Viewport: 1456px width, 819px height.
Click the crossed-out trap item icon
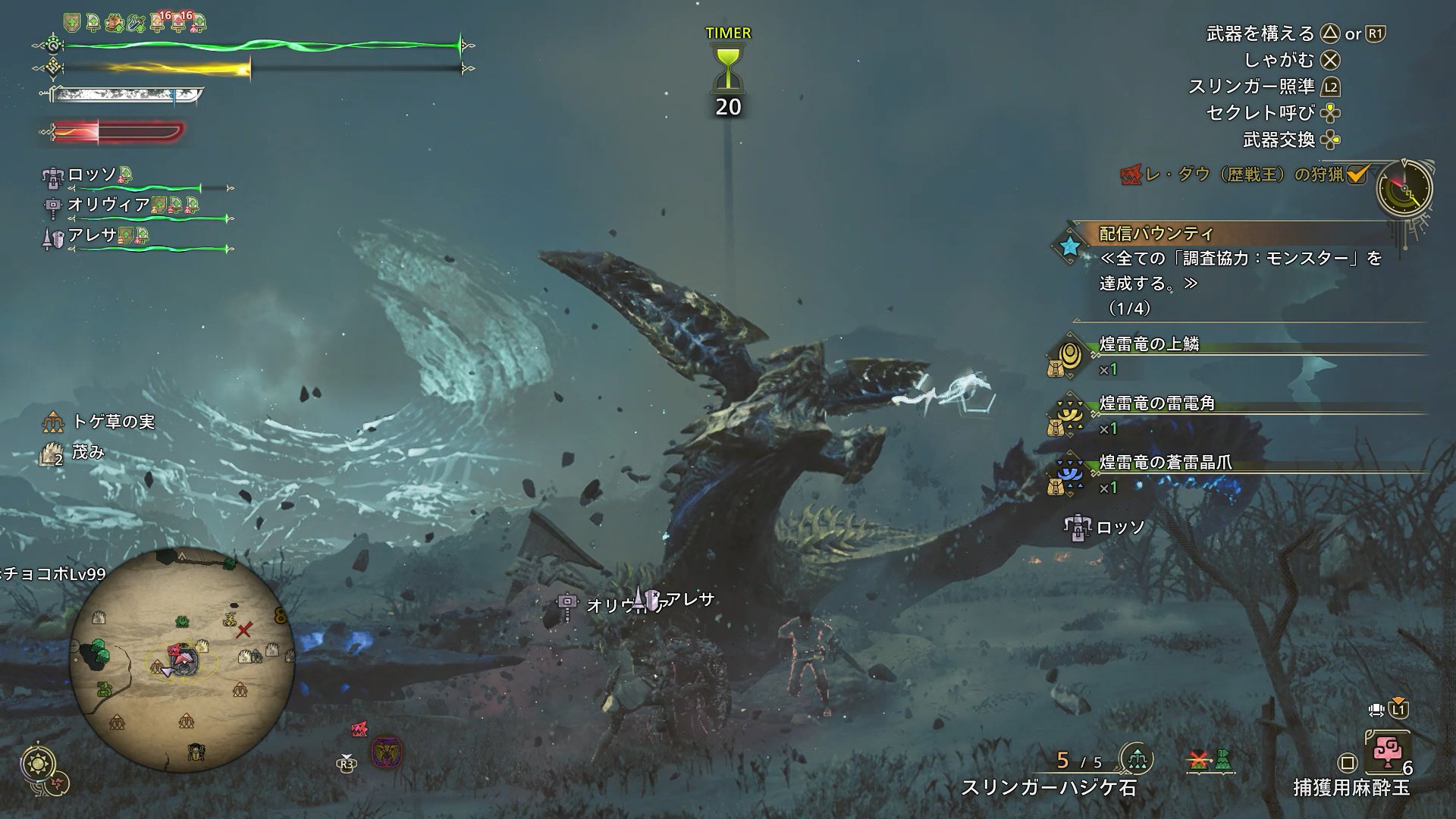pyautogui.click(x=1199, y=759)
